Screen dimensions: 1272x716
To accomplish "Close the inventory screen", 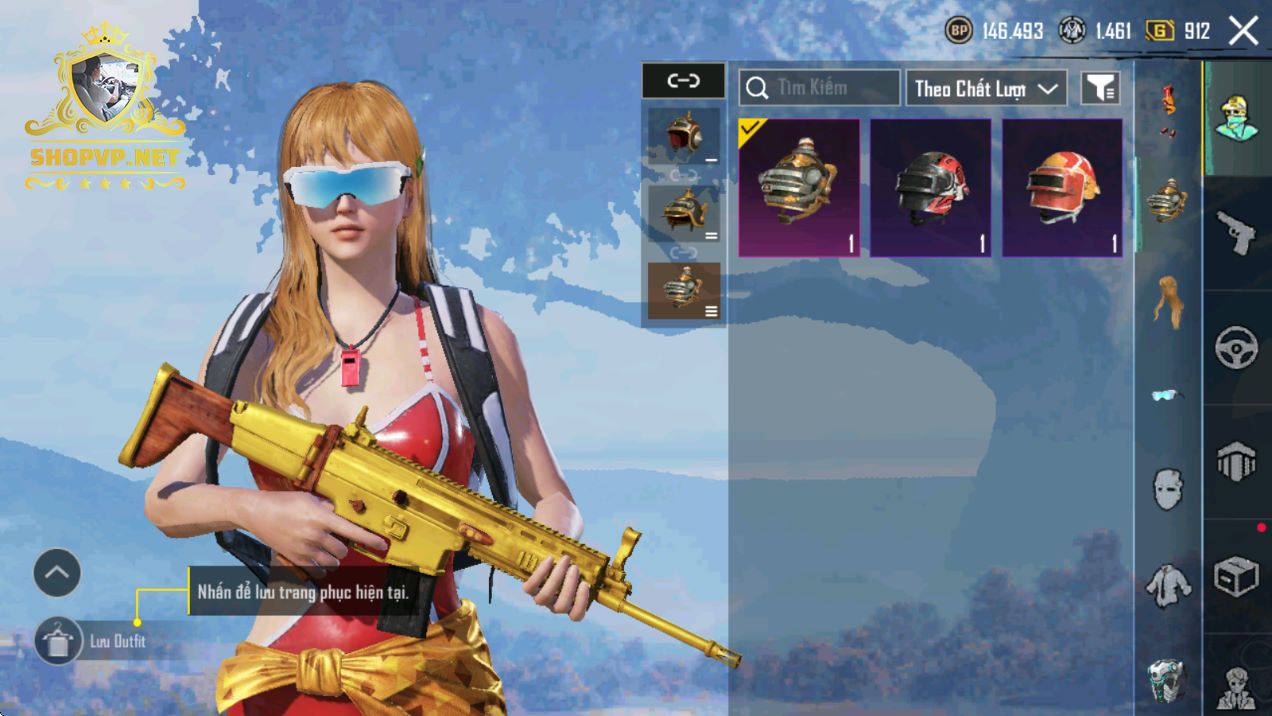I will [1243, 31].
